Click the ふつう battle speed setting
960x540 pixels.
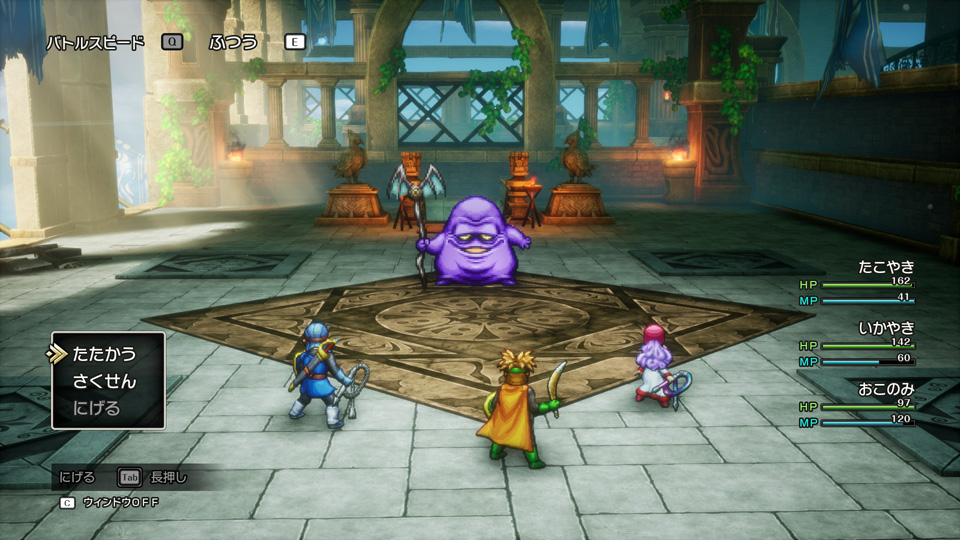233,42
